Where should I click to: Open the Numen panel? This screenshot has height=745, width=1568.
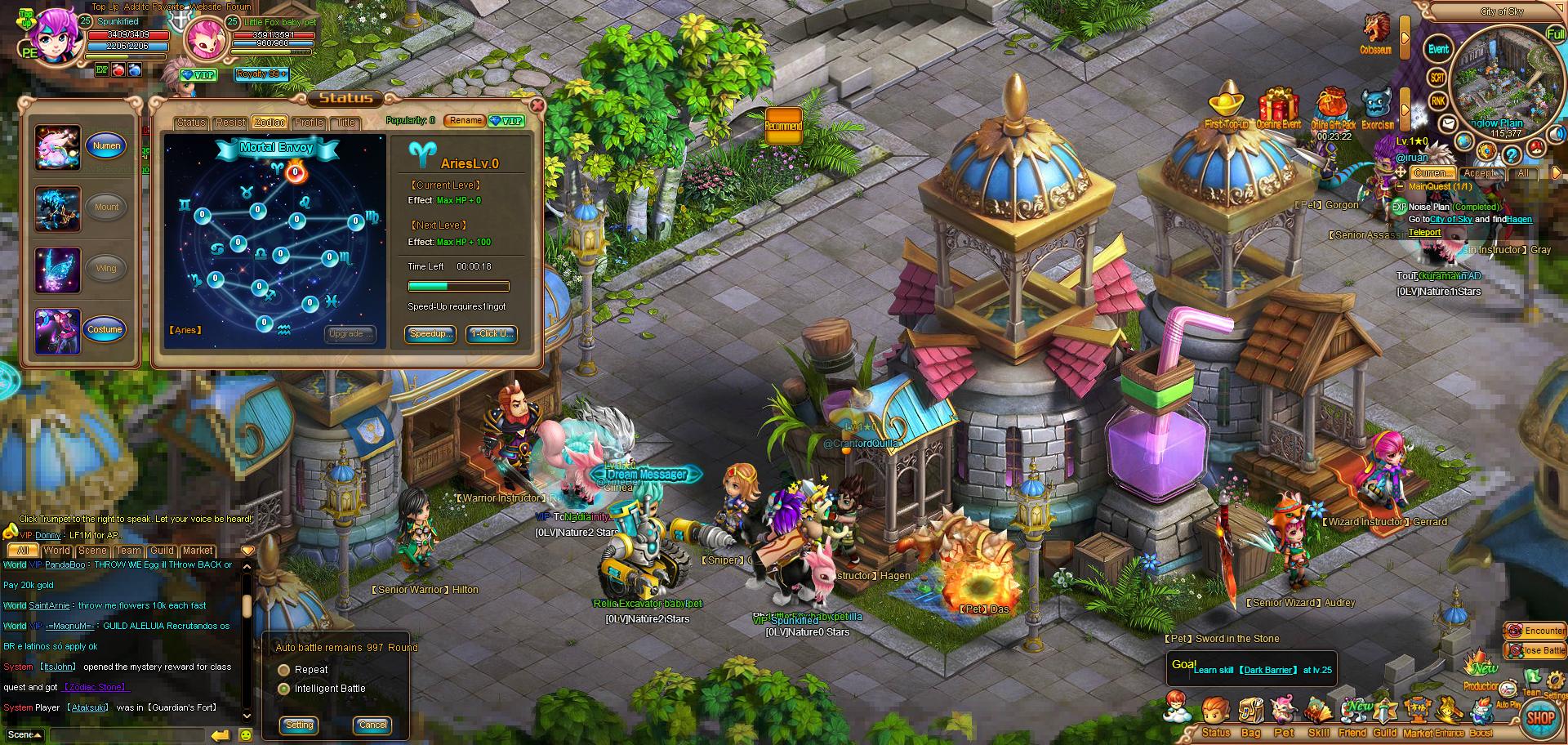click(106, 146)
